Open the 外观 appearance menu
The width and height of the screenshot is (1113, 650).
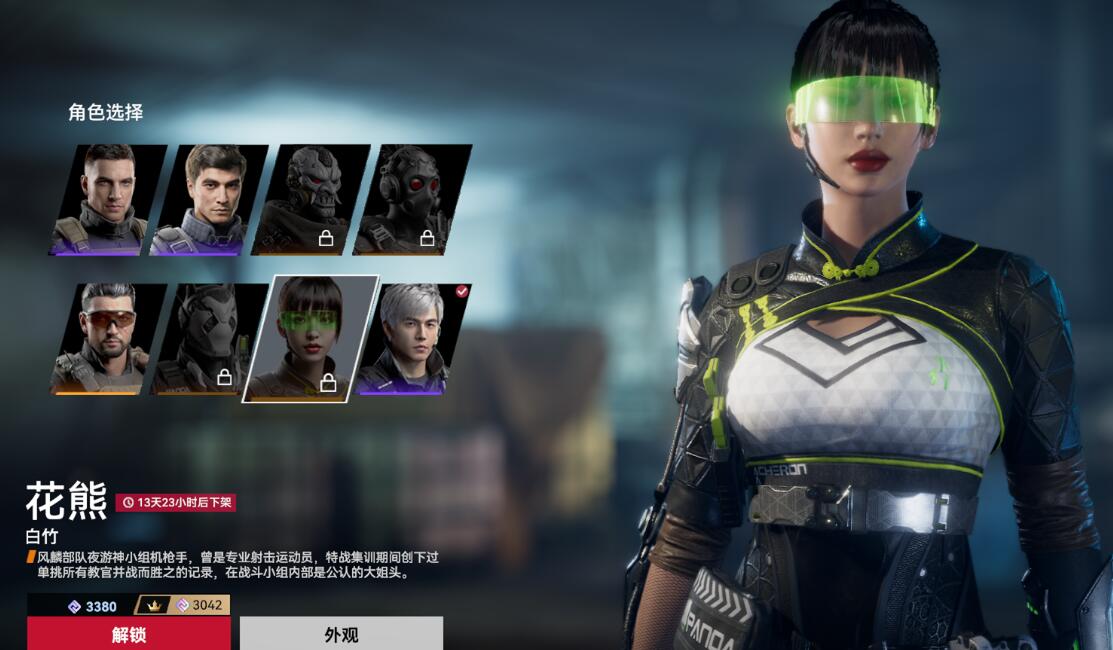[341, 634]
